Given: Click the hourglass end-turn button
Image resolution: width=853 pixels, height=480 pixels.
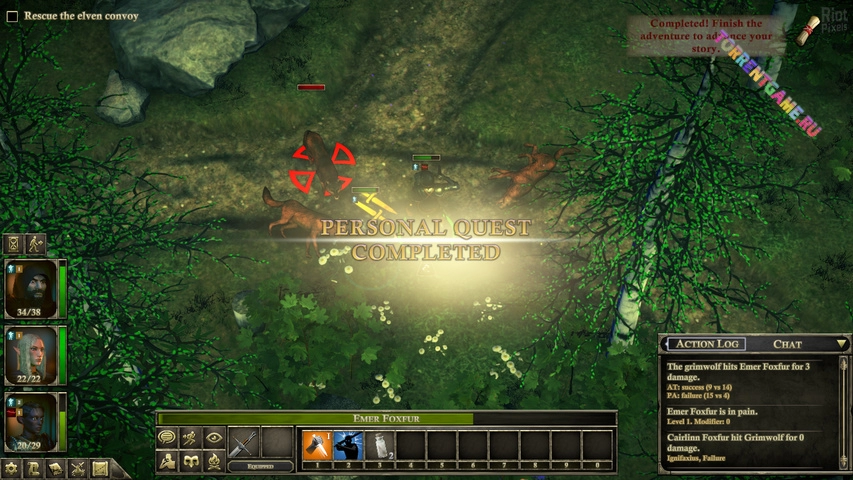Looking at the screenshot, I should click(x=14, y=244).
